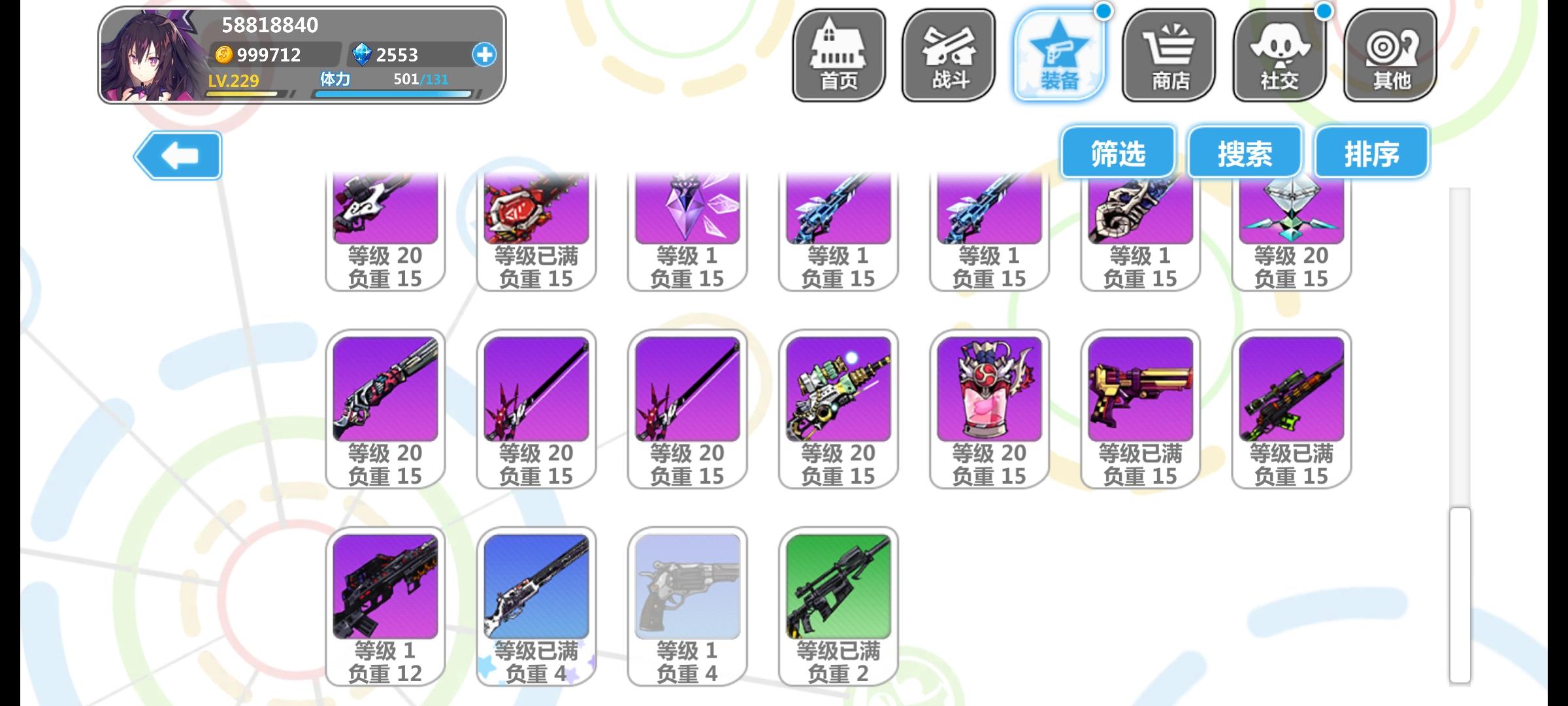Tap the blue plus to add gems
Image resolution: width=1568 pixels, height=706 pixels.
point(482,56)
